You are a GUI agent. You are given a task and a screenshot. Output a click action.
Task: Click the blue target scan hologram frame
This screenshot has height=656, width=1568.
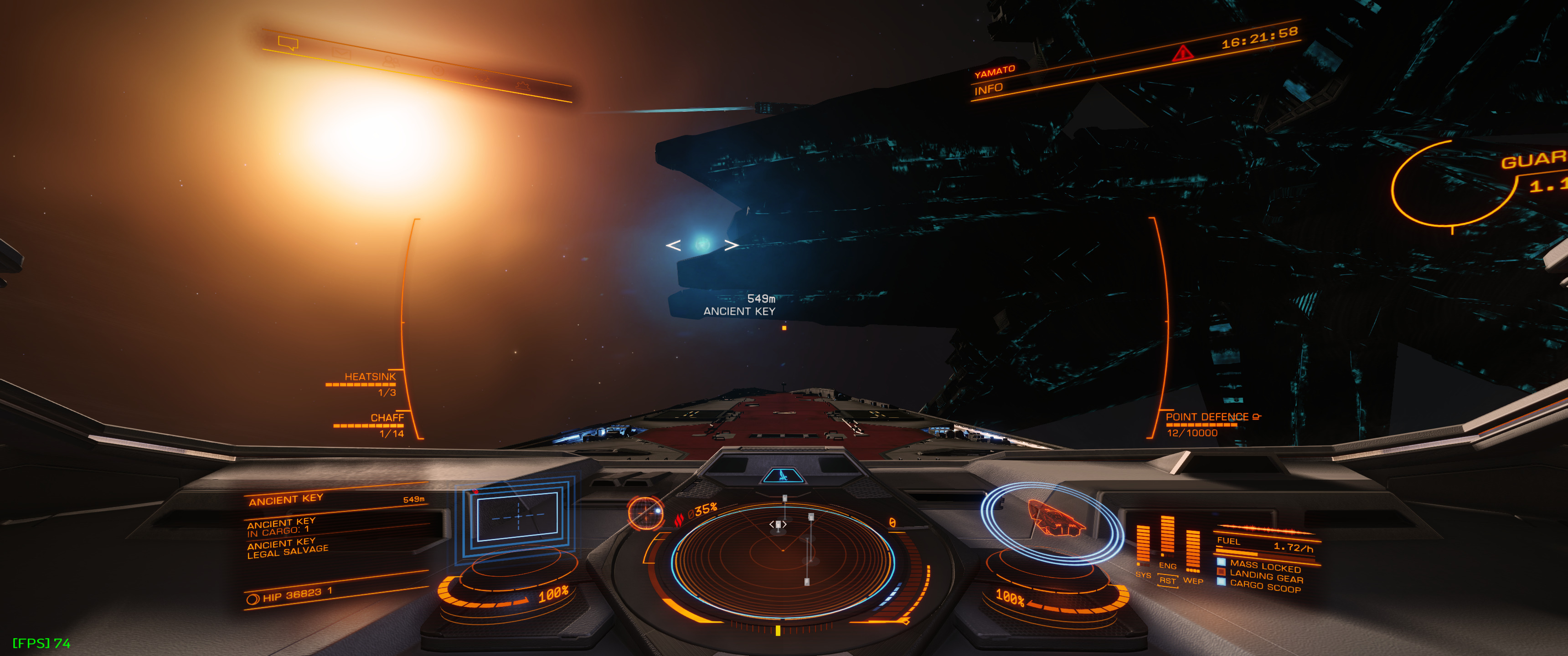(x=517, y=516)
